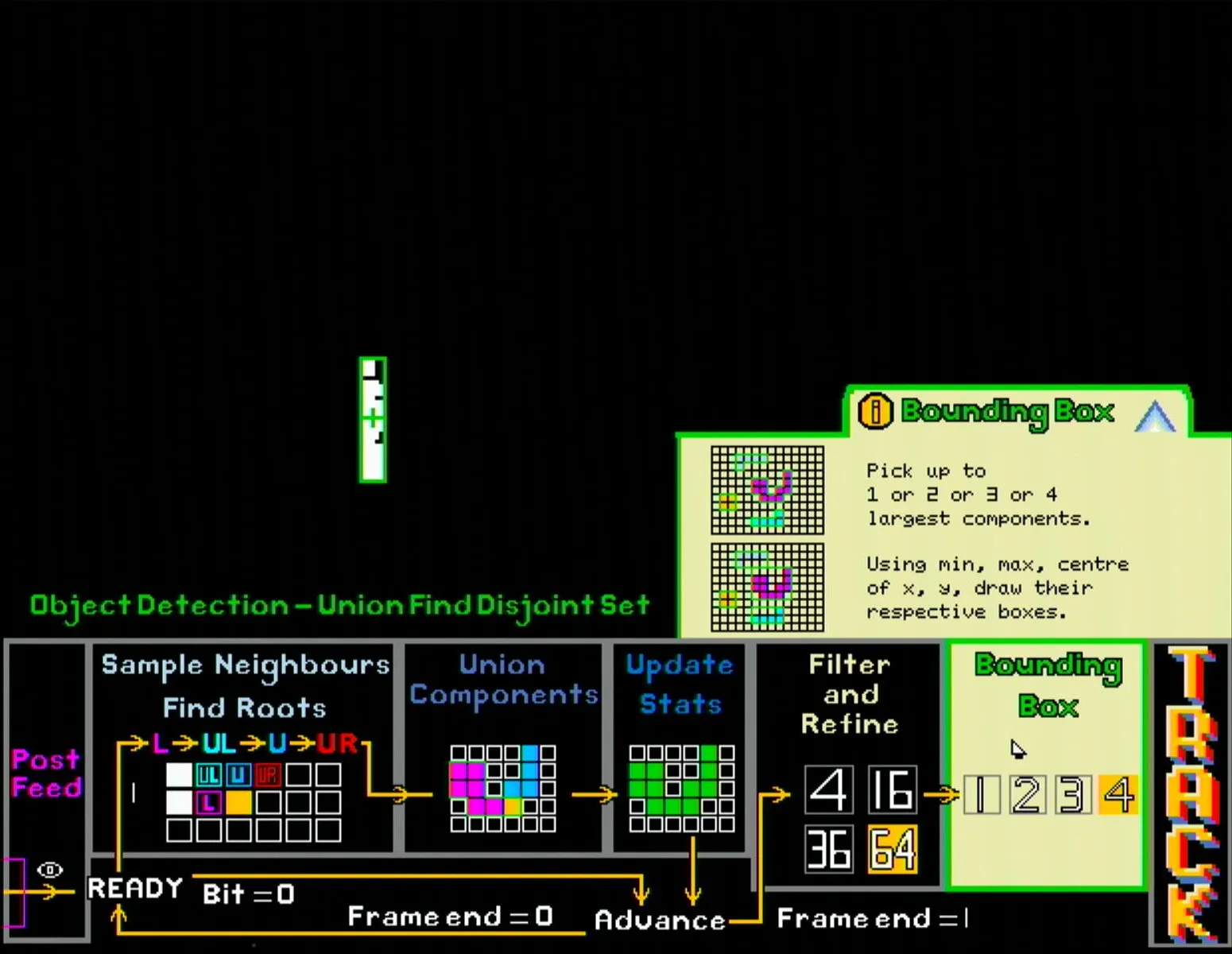Viewport: 1232px width, 954px height.
Task: Select the UR neighbour icon in Sample Neighbours
Action: (266, 773)
